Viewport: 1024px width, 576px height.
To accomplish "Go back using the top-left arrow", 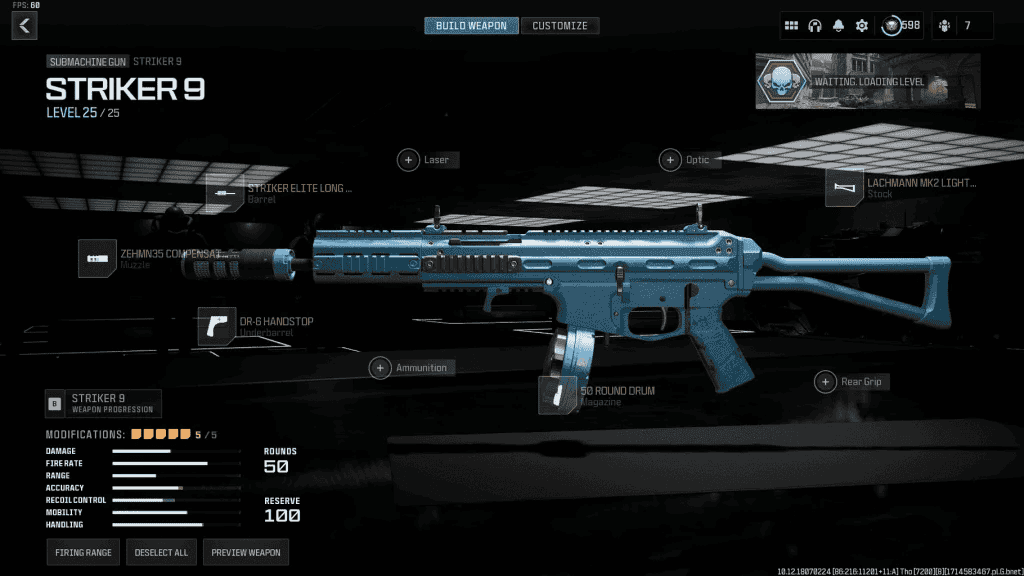I will pos(24,25).
